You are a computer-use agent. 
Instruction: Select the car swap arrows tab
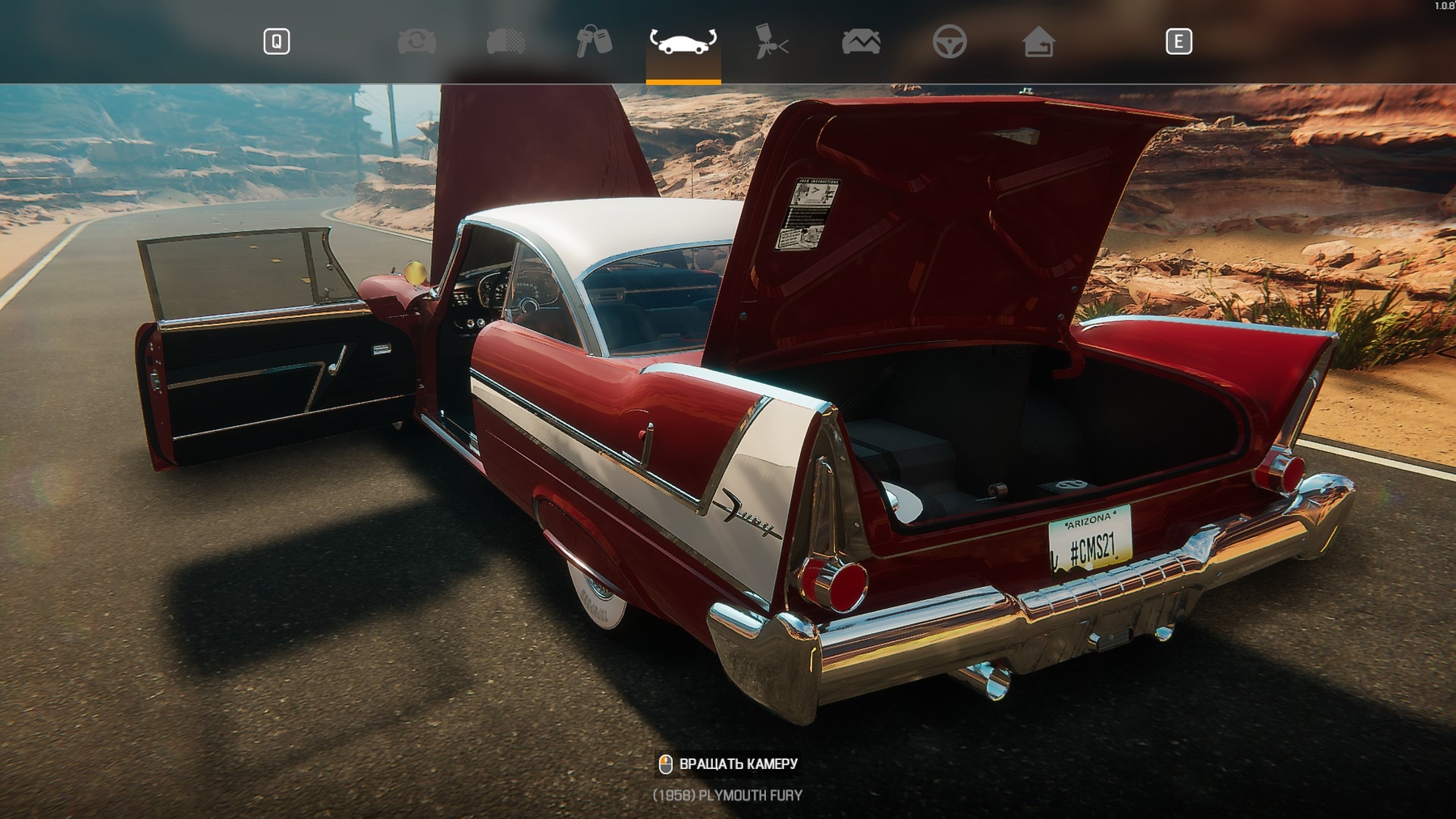pos(417,41)
